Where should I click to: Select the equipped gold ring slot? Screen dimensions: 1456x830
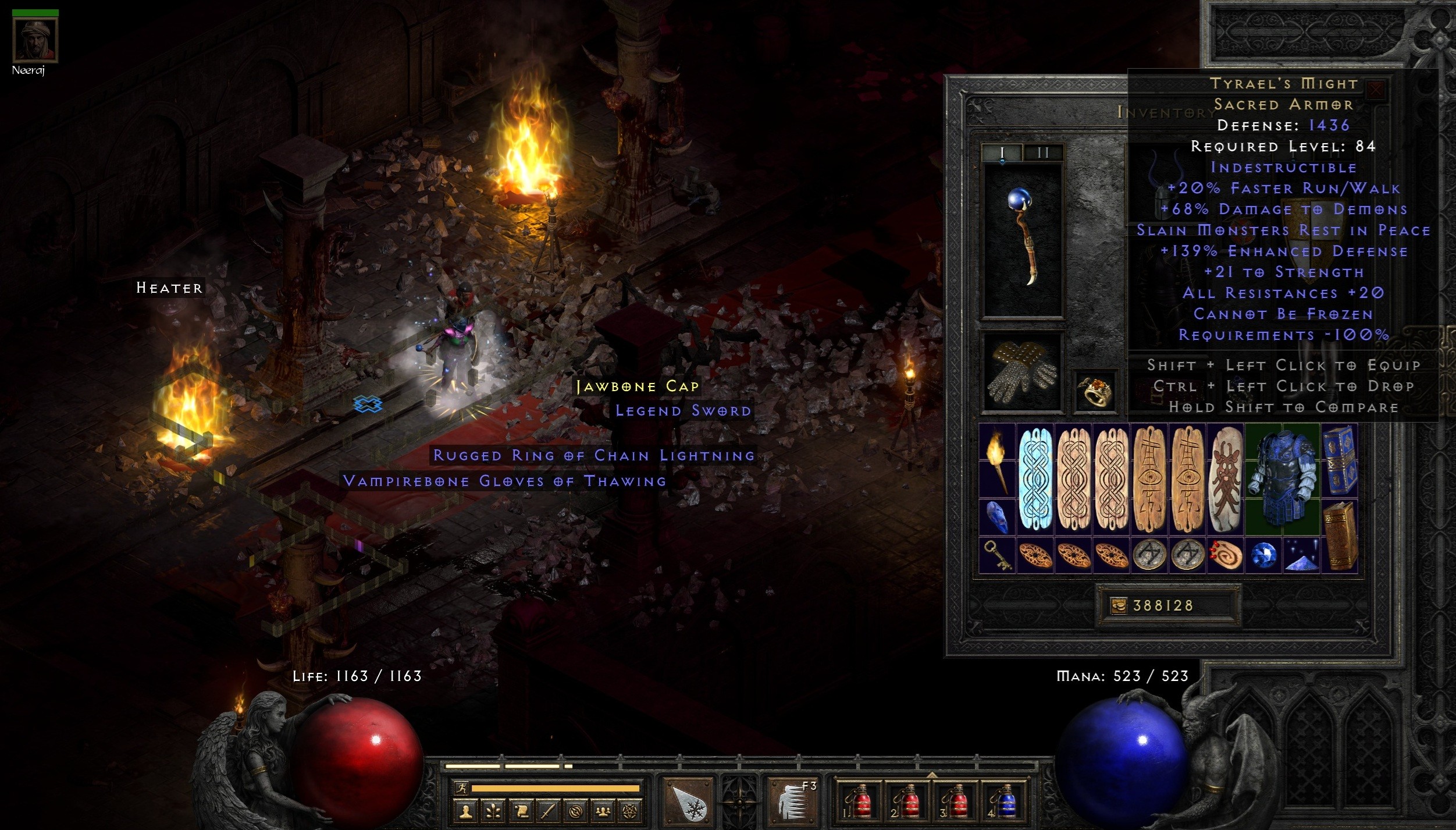click(1095, 391)
